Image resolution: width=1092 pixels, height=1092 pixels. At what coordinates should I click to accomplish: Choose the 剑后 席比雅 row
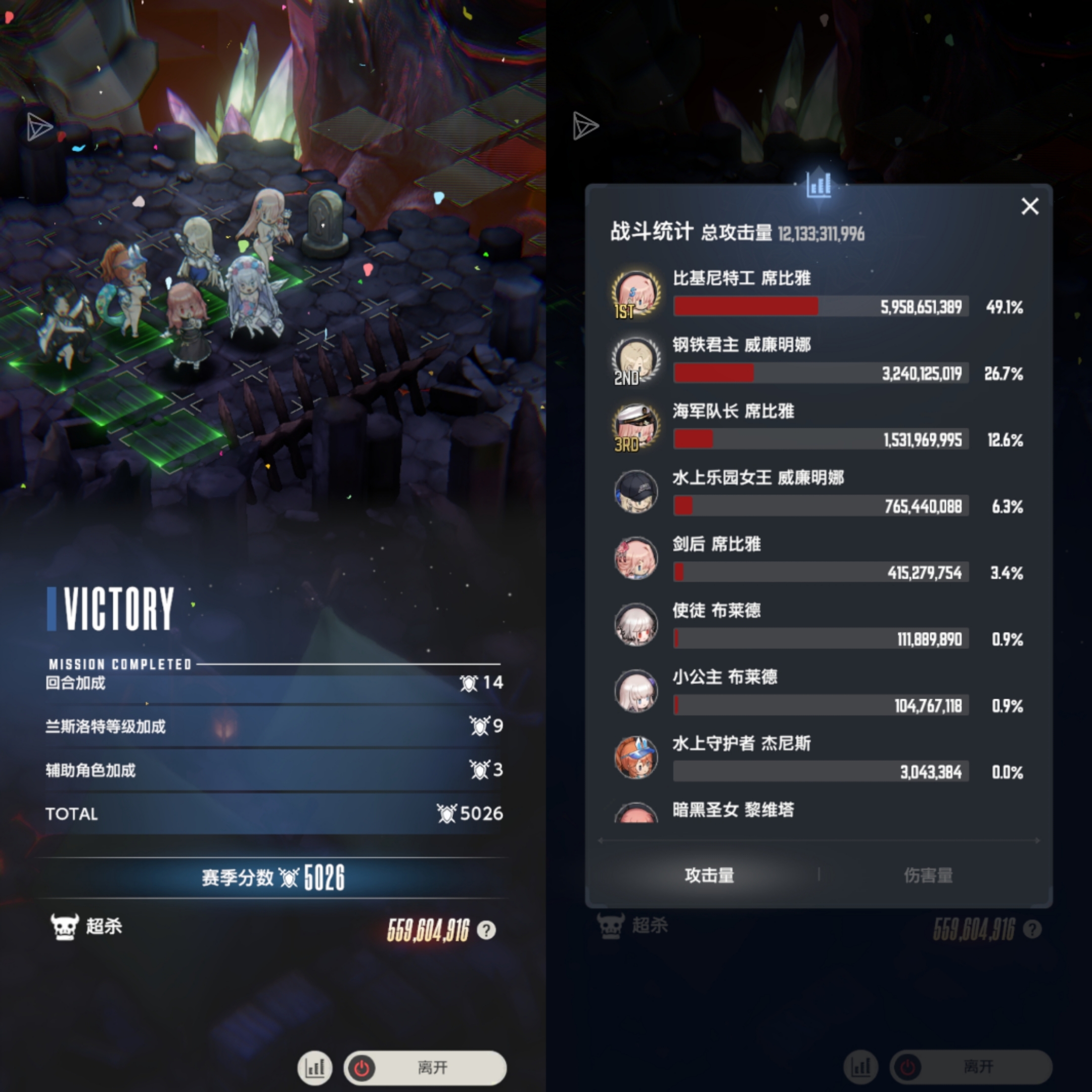click(820, 560)
